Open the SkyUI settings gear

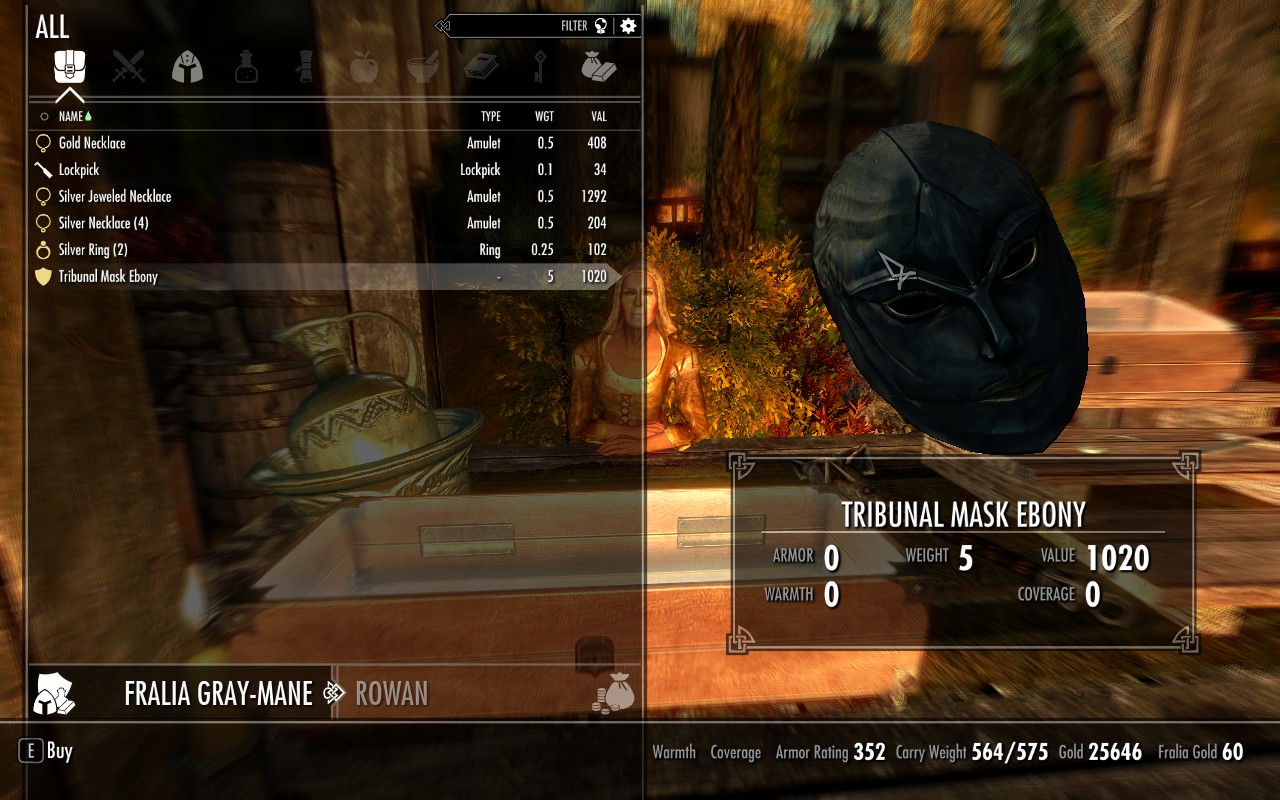point(628,26)
